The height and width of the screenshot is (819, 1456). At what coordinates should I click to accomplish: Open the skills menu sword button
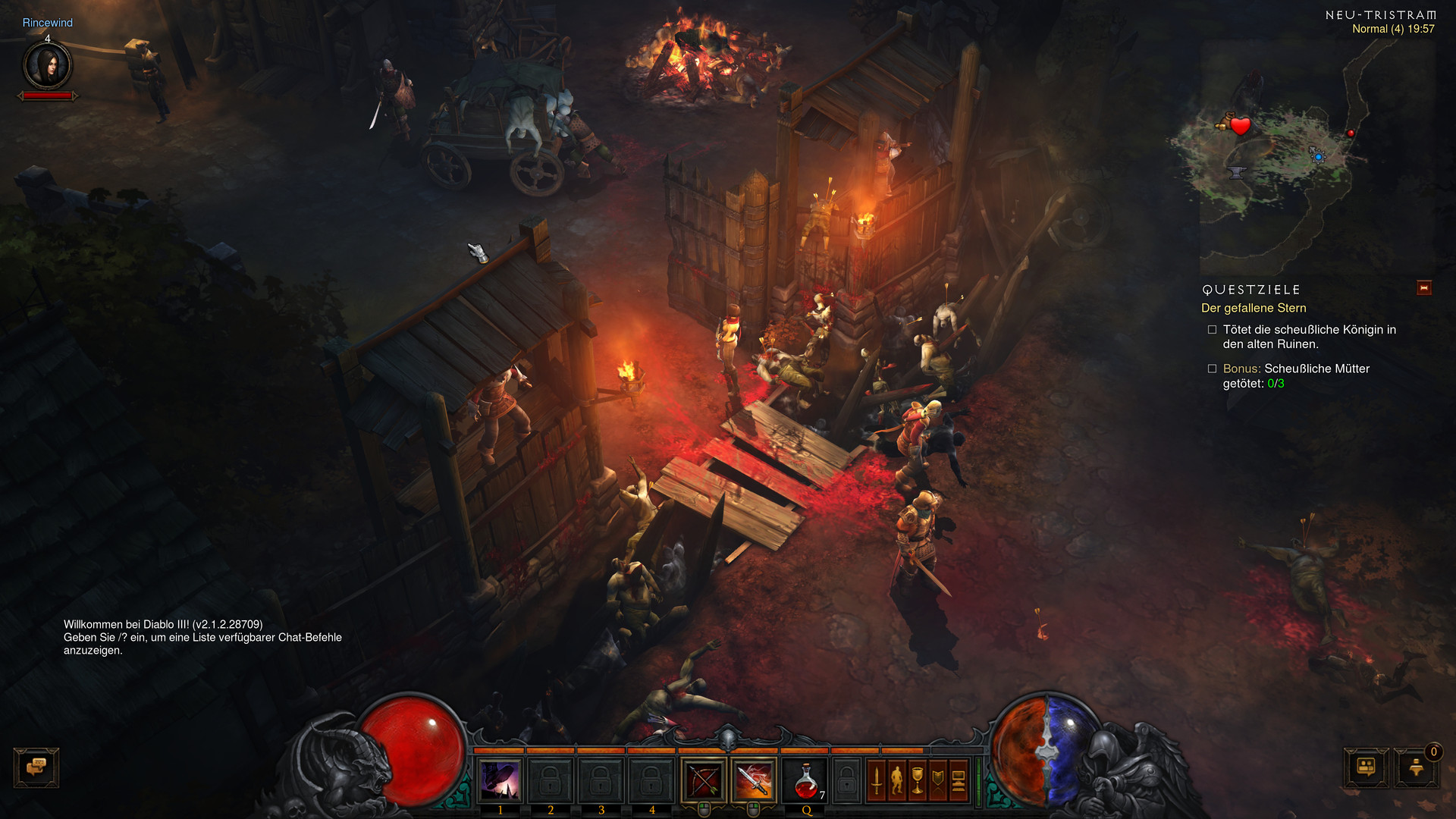(877, 780)
